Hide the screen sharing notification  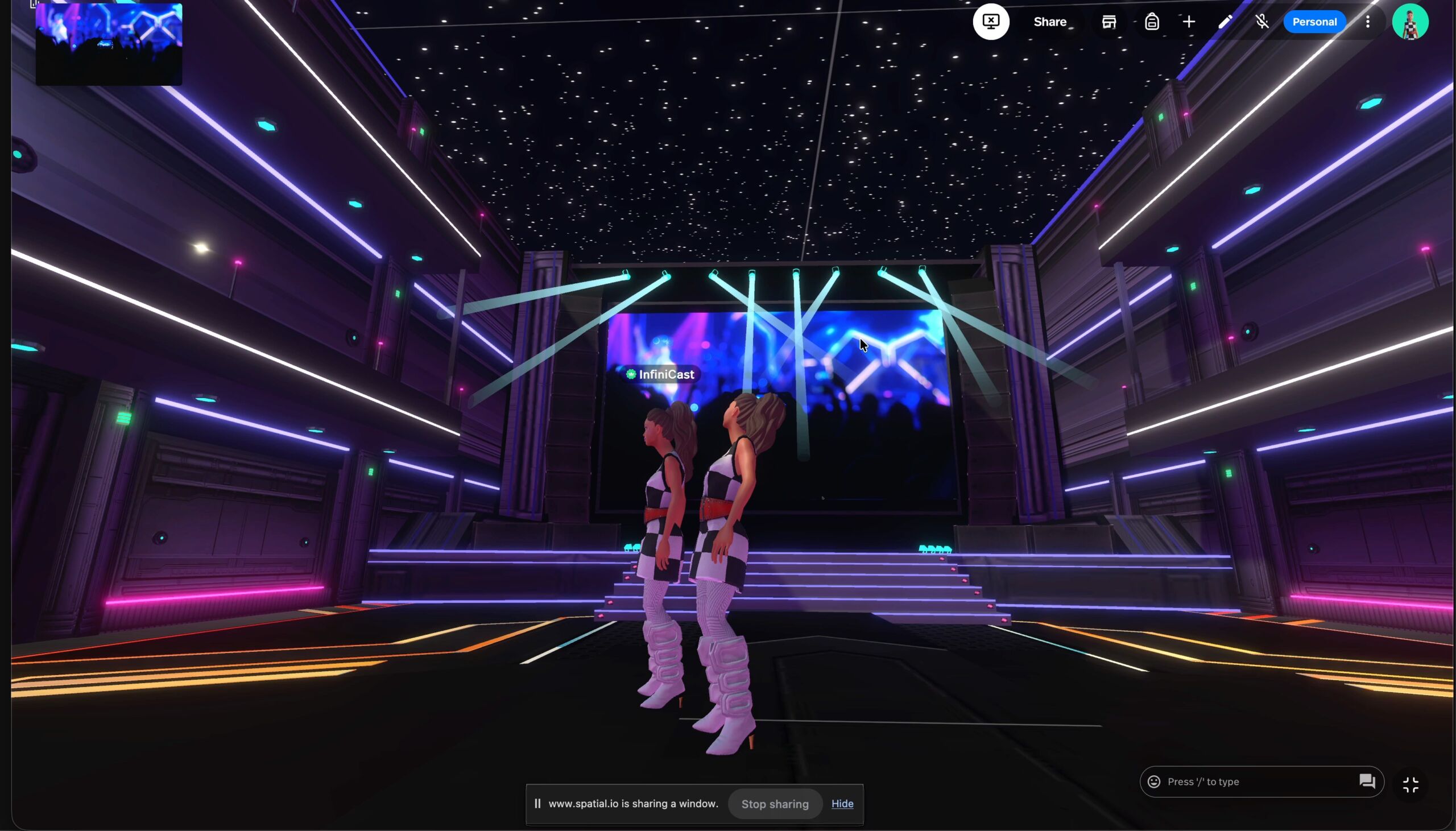point(843,803)
